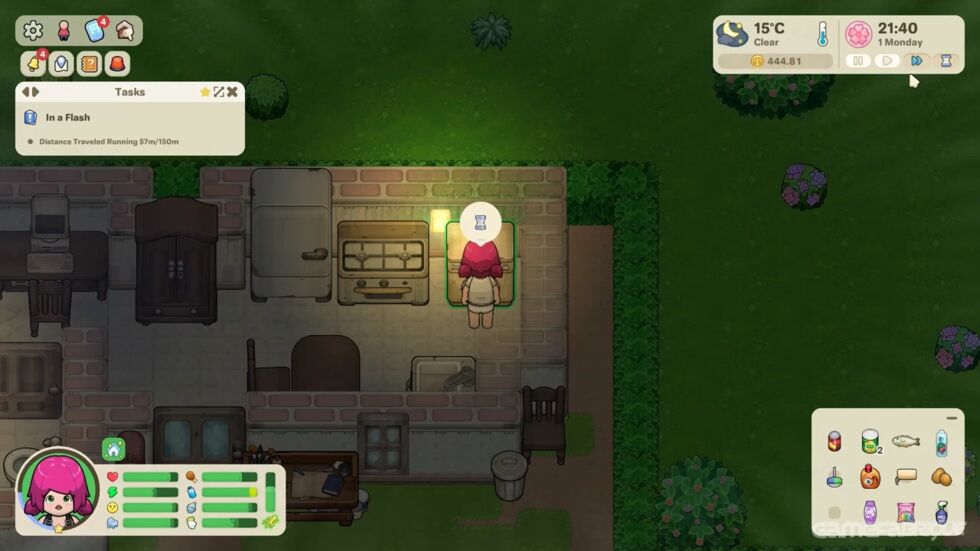
Task: Click the home icon above the portrait
Action: (114, 449)
